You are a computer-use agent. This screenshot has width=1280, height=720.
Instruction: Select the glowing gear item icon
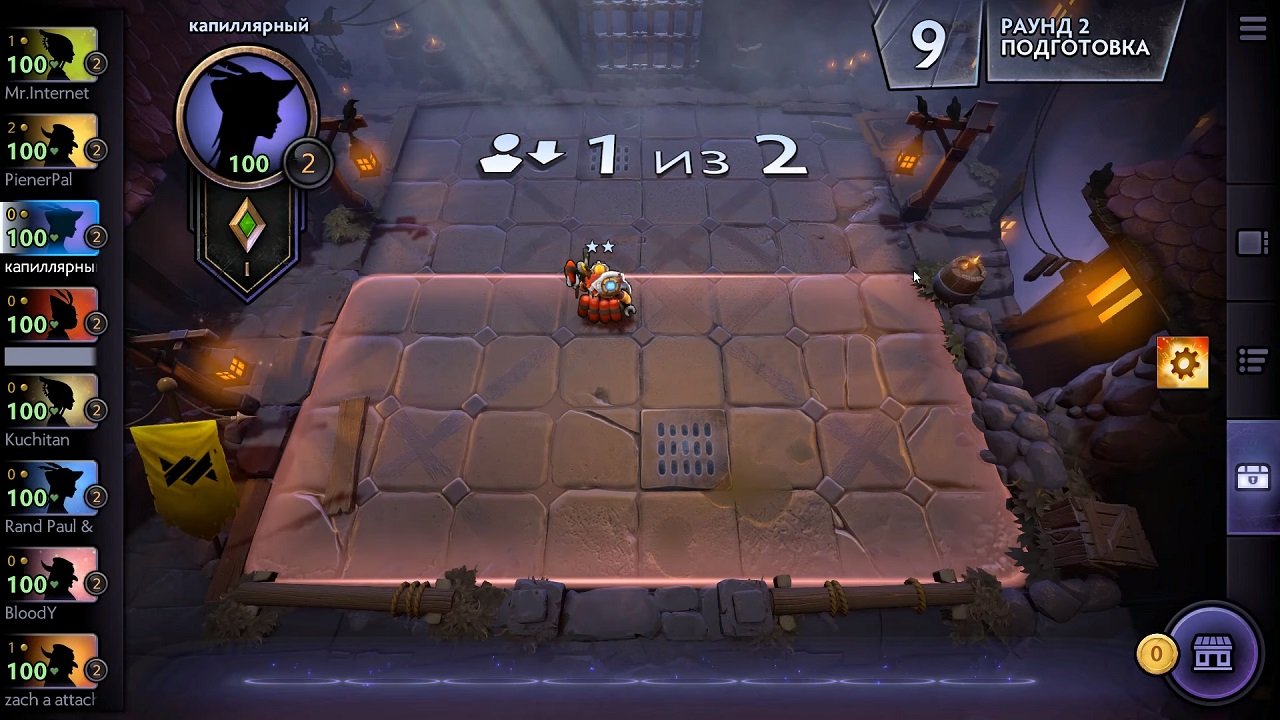(x=1181, y=362)
